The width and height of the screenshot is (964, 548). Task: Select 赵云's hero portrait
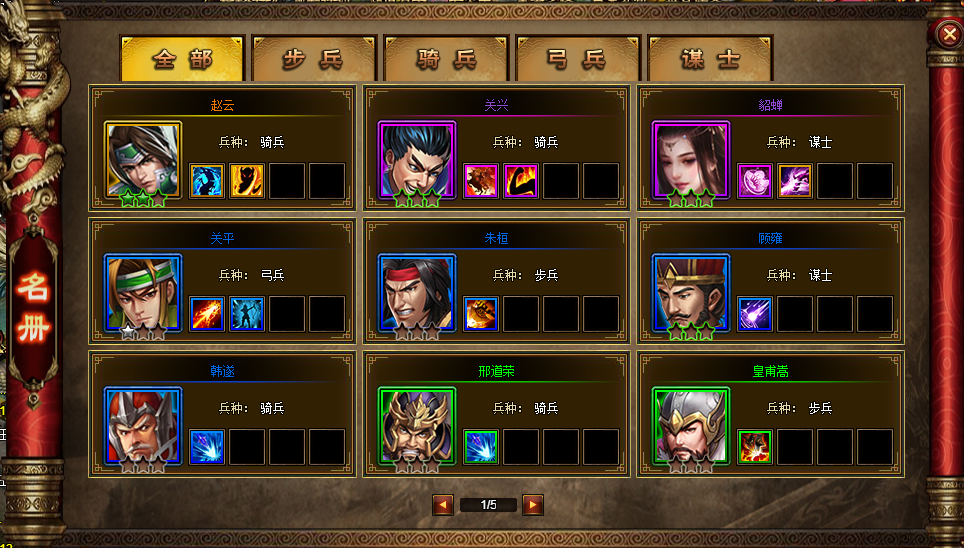tap(144, 161)
